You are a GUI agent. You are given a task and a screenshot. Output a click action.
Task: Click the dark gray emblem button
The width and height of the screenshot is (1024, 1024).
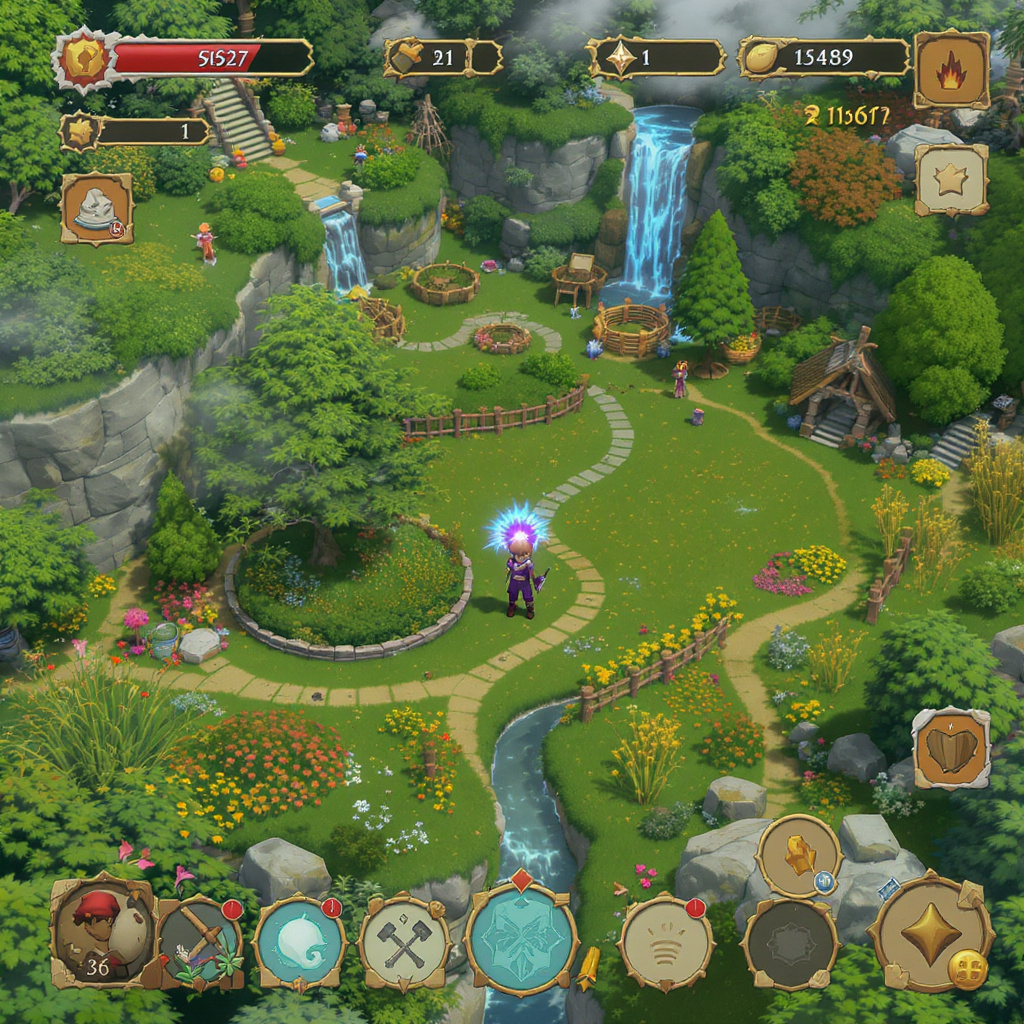[790, 943]
